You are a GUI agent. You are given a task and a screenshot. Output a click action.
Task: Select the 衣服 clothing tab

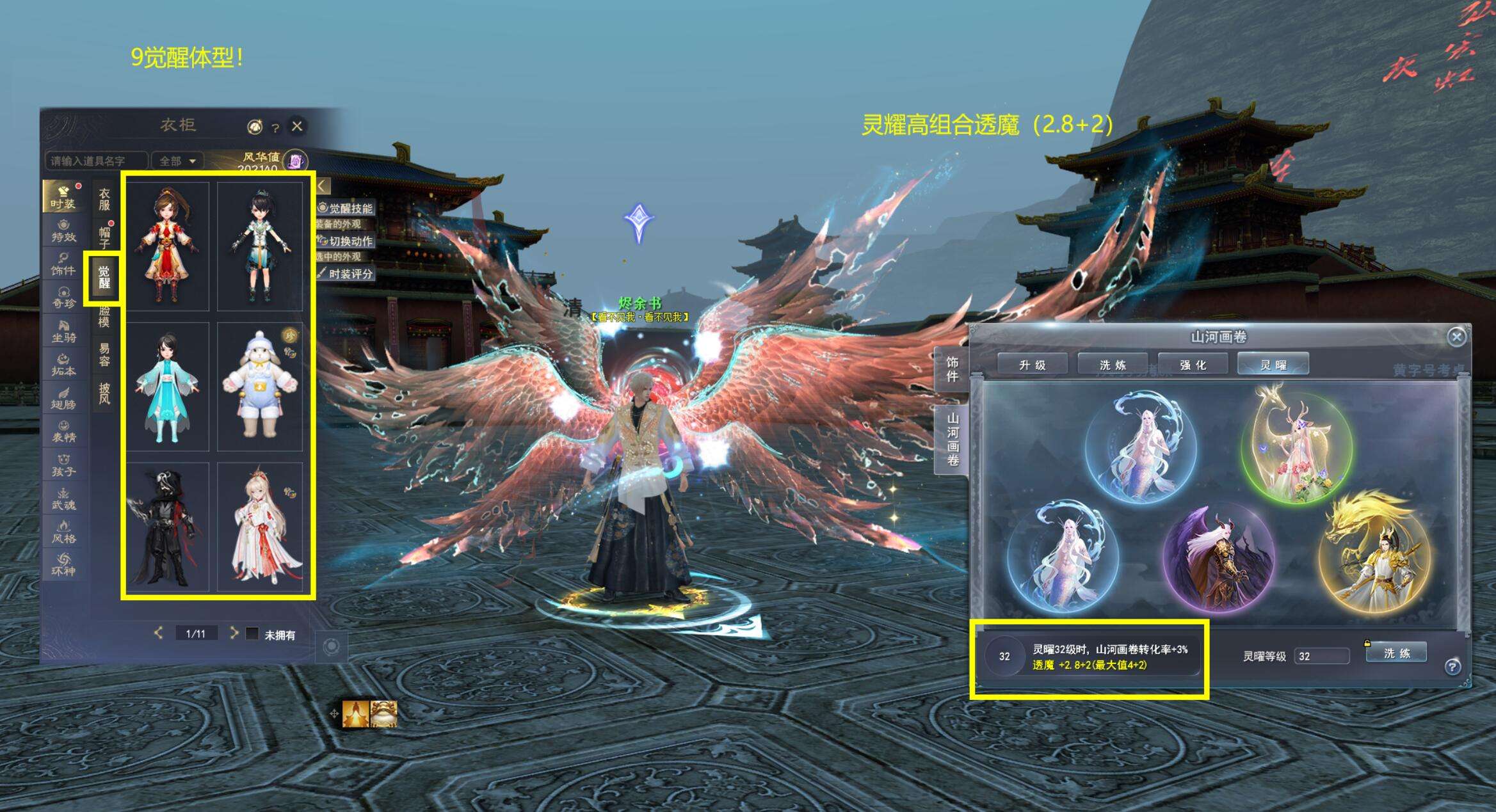click(x=104, y=199)
